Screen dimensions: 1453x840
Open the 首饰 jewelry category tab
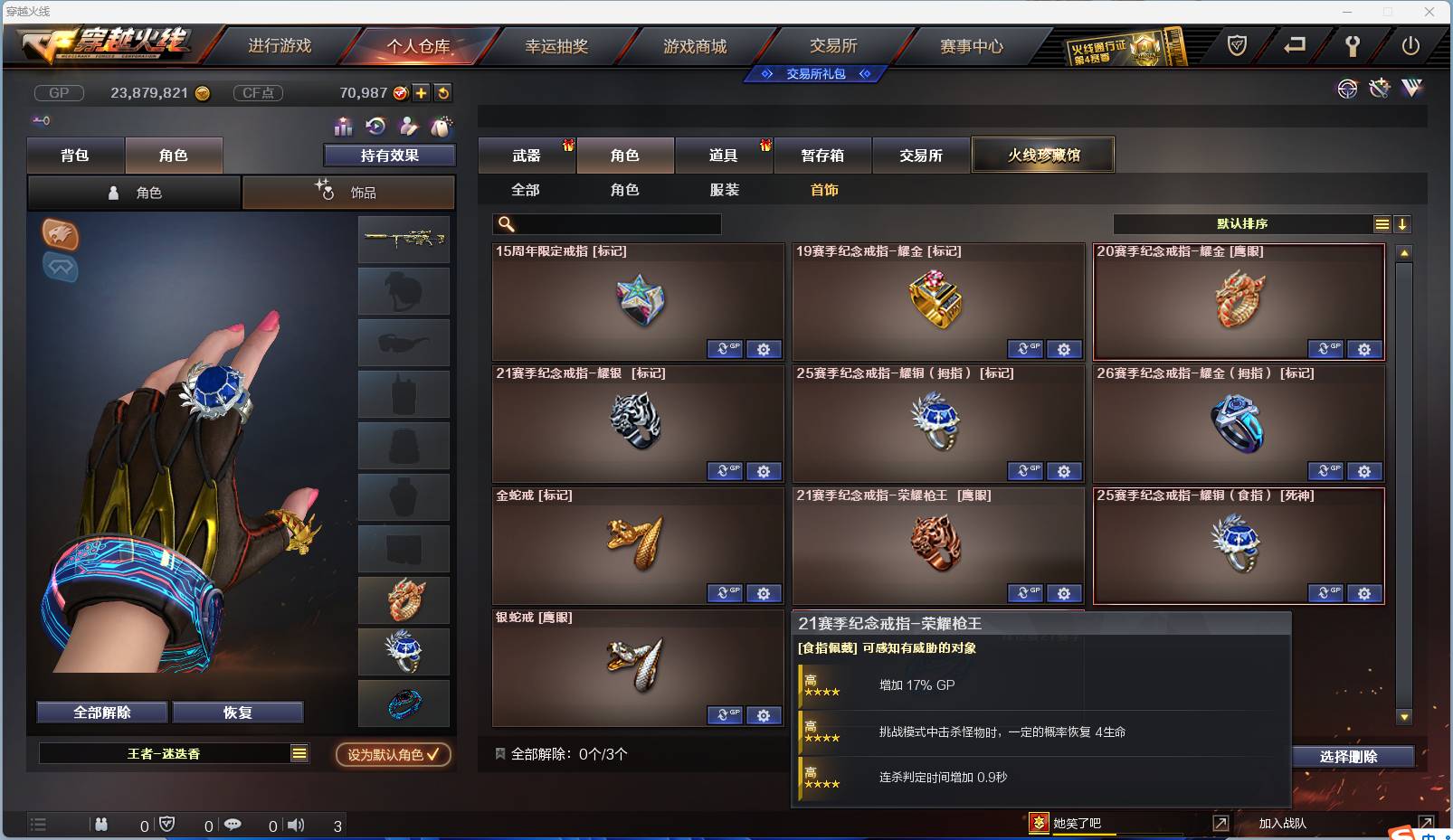click(x=824, y=190)
